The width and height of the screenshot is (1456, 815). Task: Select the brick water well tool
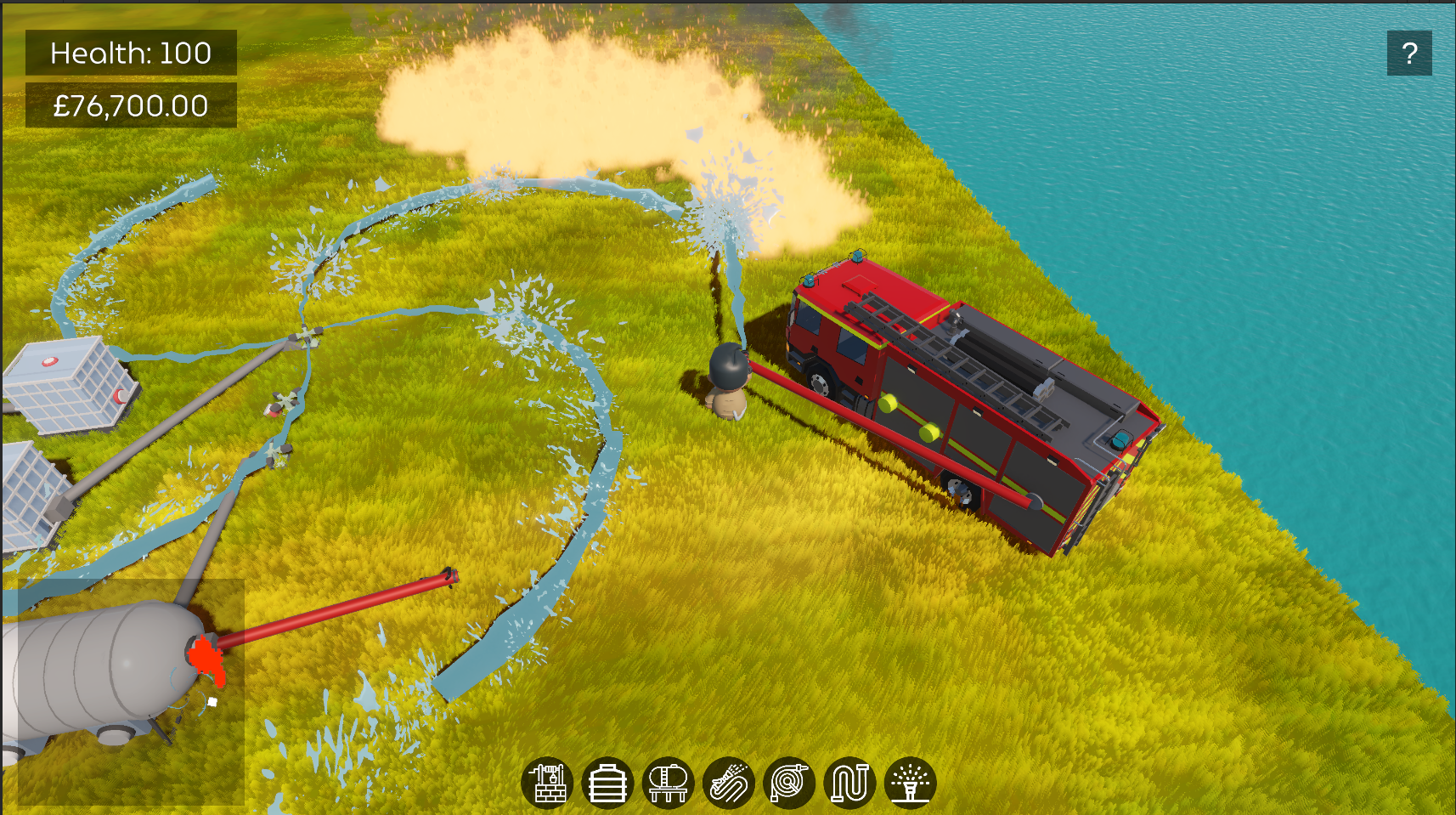point(547,782)
